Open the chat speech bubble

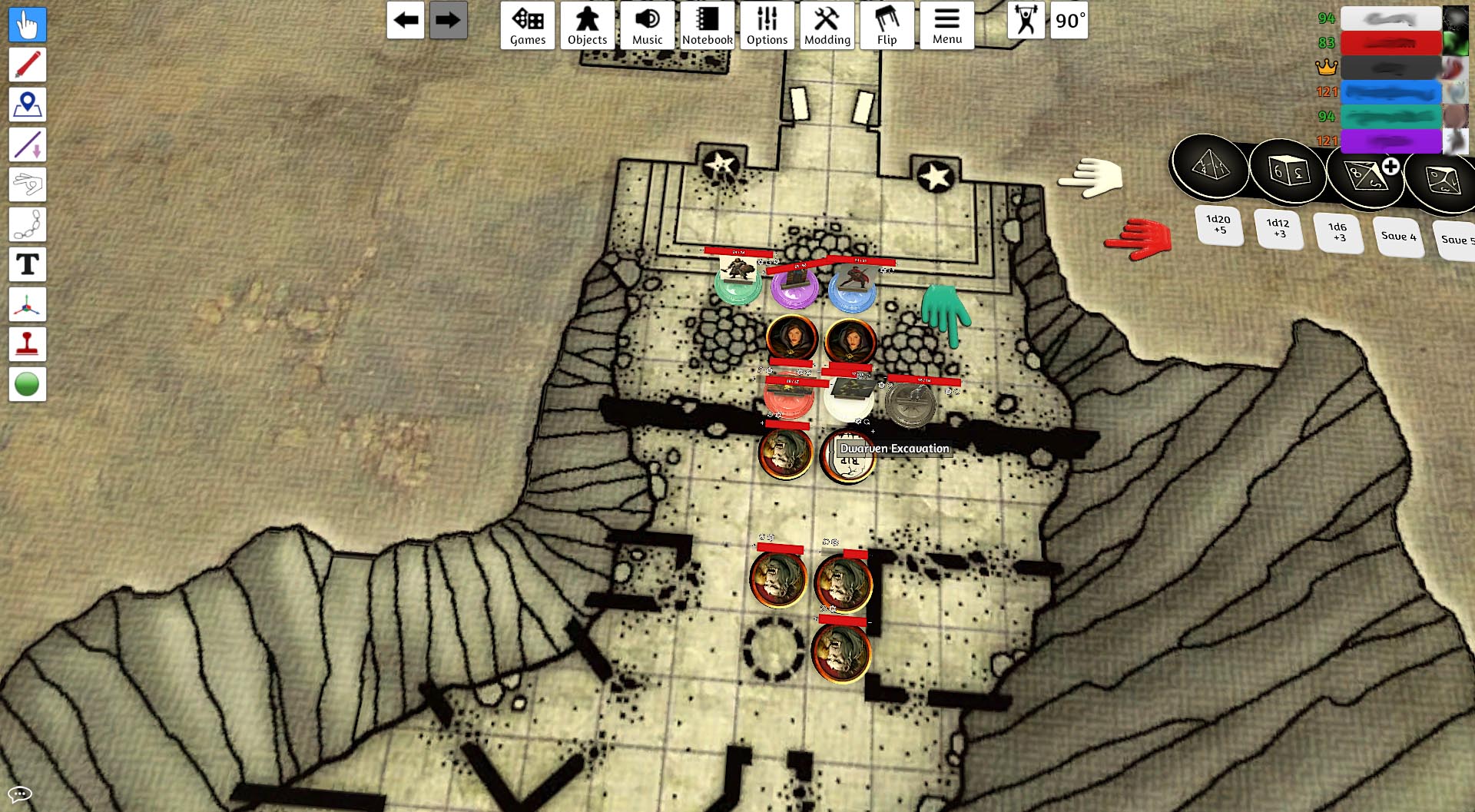tap(19, 794)
